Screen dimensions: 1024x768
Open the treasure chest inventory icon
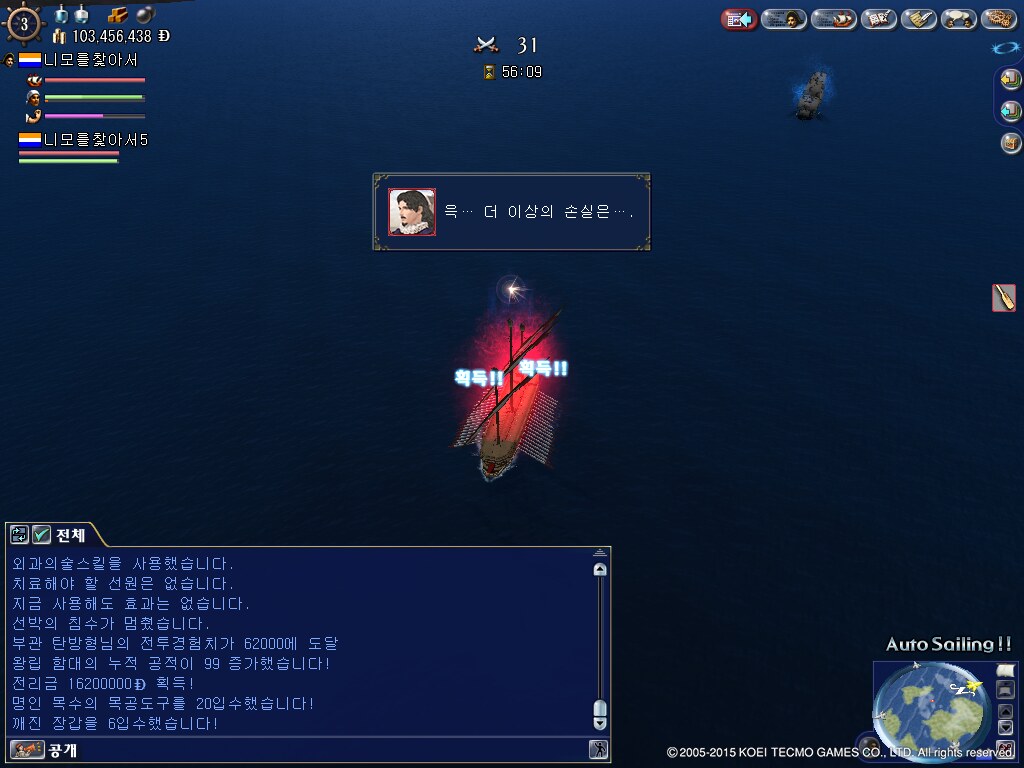click(1011, 142)
